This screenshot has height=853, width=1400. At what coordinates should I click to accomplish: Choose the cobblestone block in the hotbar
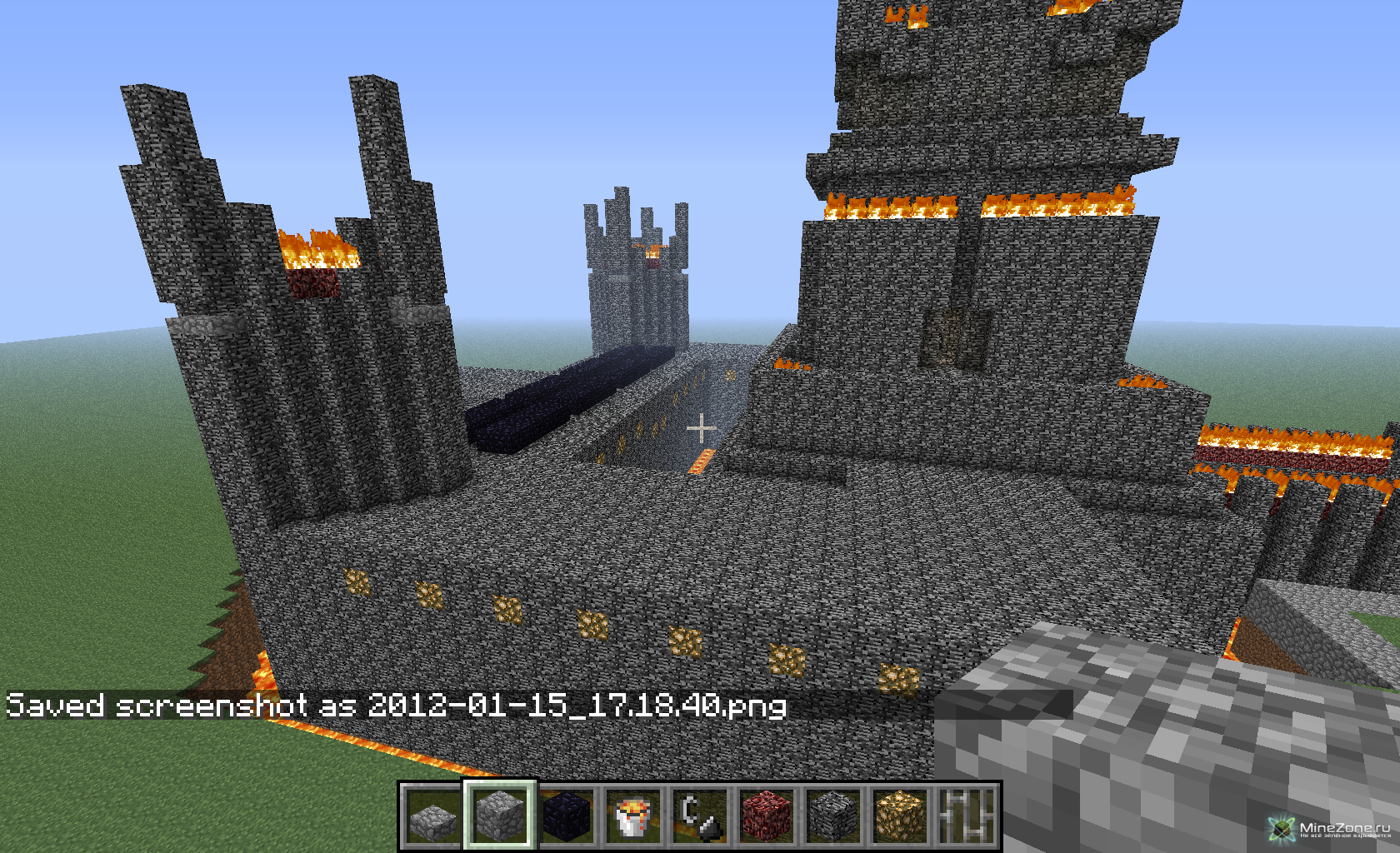(499, 816)
